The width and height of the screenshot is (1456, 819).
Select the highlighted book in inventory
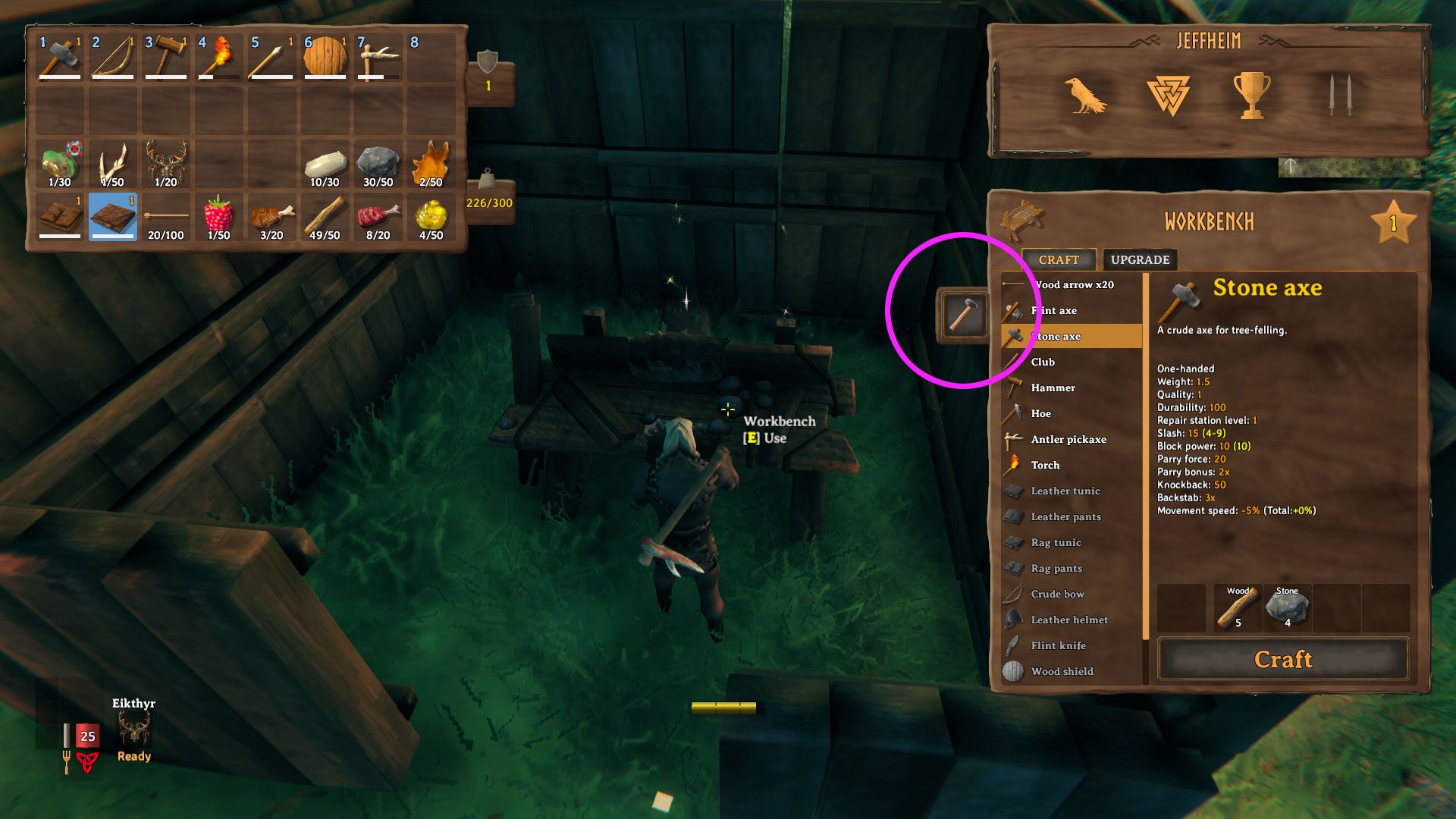point(112,218)
